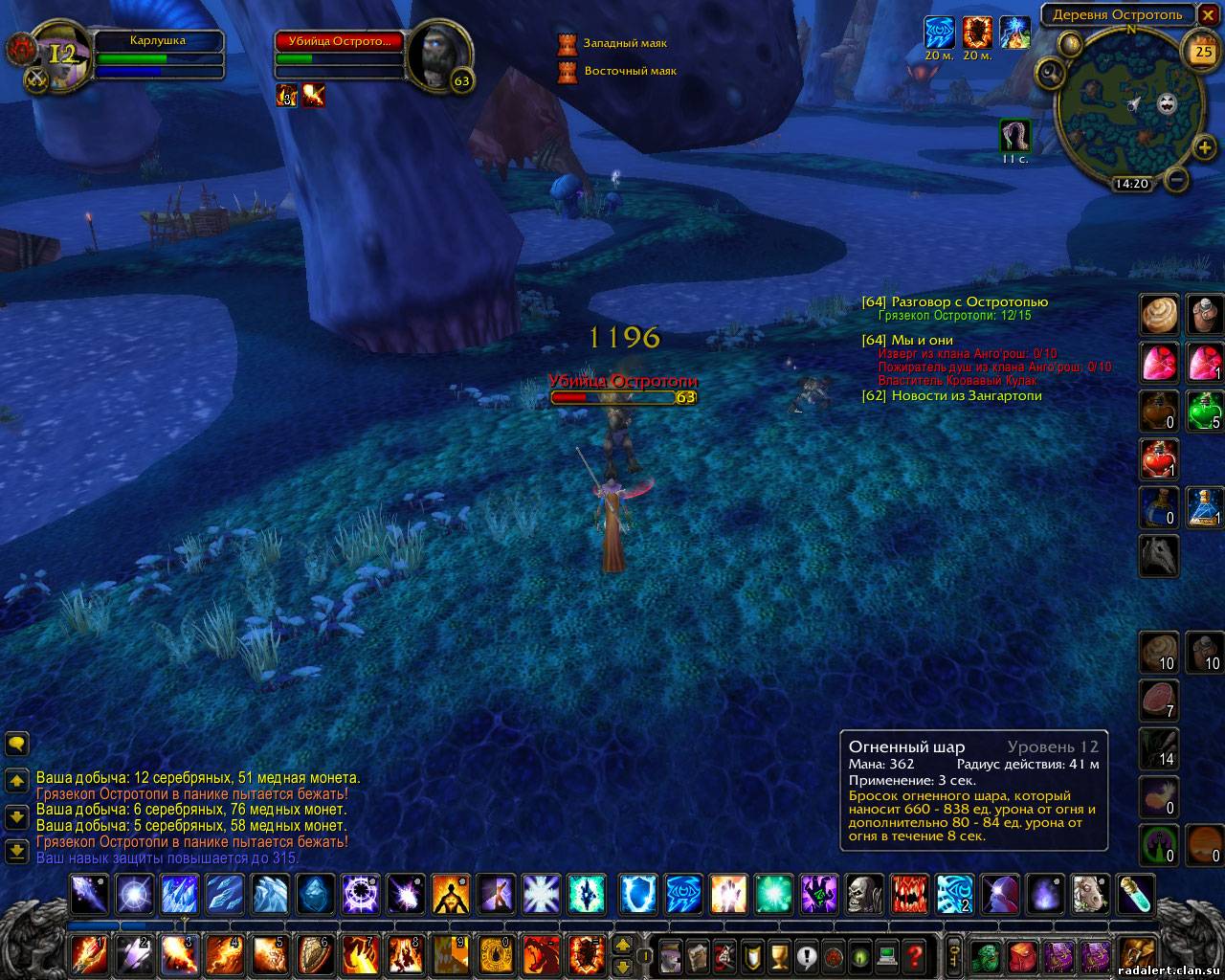Activate the snowflake frost nova ability

click(543, 895)
